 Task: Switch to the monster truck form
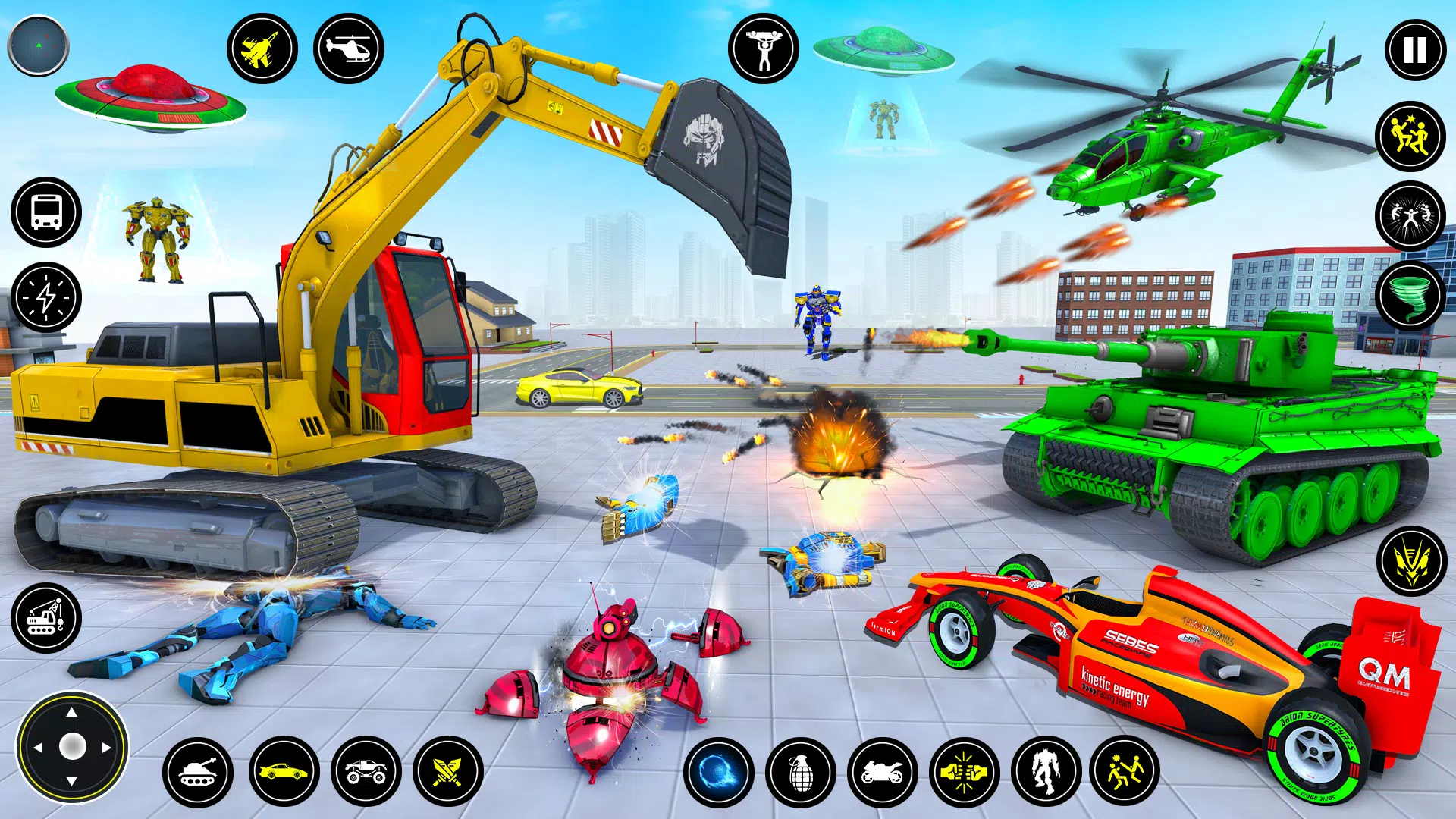click(x=366, y=772)
